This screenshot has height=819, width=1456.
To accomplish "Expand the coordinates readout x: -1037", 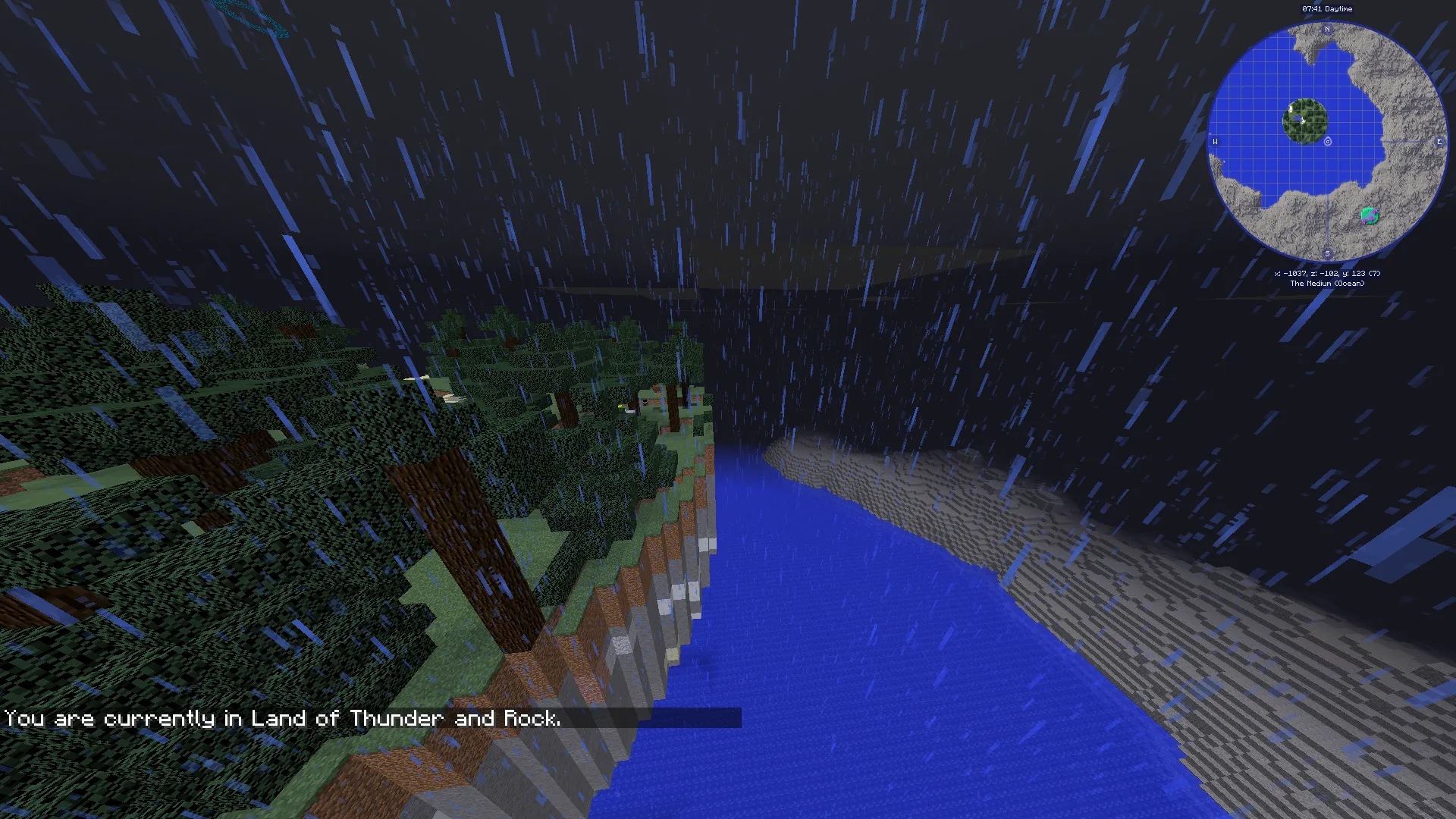I will click(1291, 272).
